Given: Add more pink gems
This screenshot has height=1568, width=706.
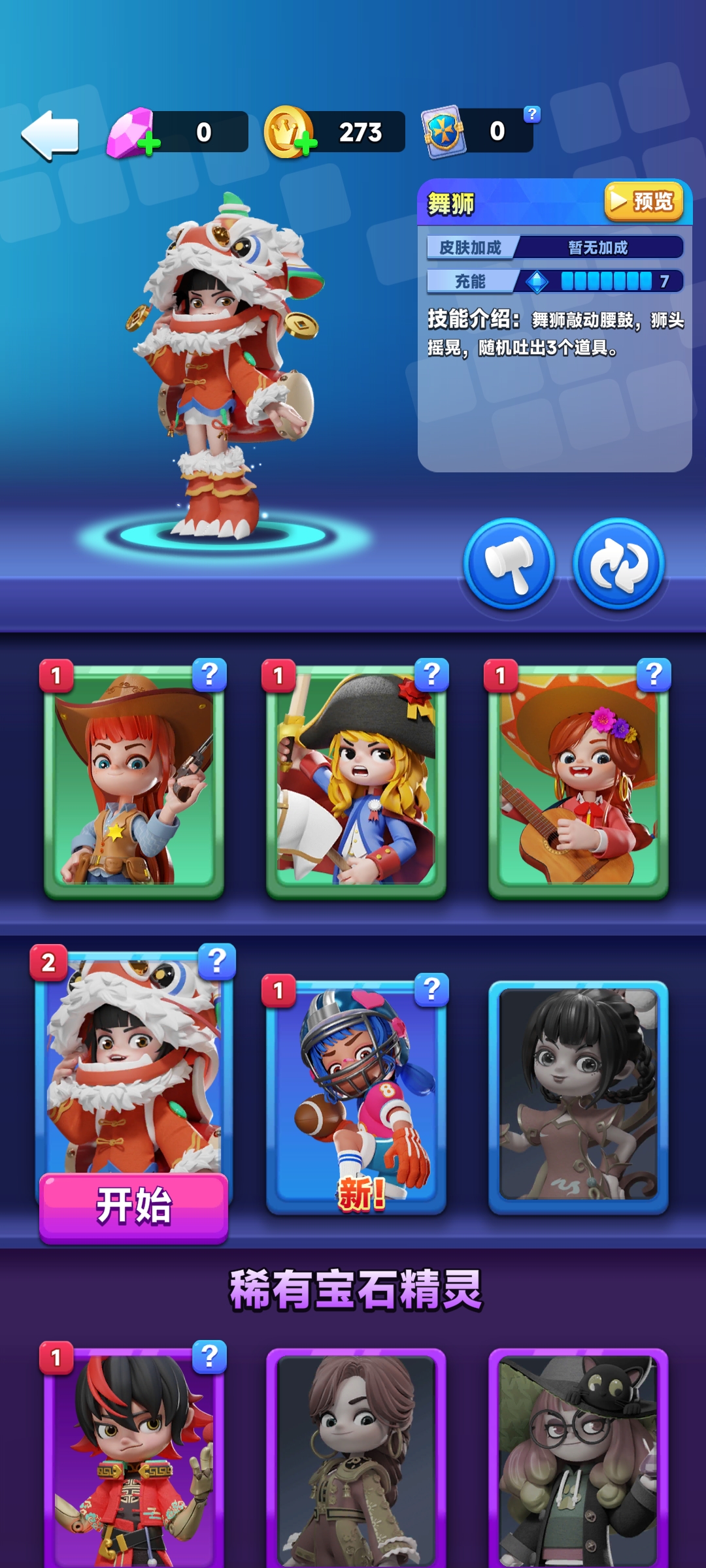Looking at the screenshot, I should tap(149, 143).
